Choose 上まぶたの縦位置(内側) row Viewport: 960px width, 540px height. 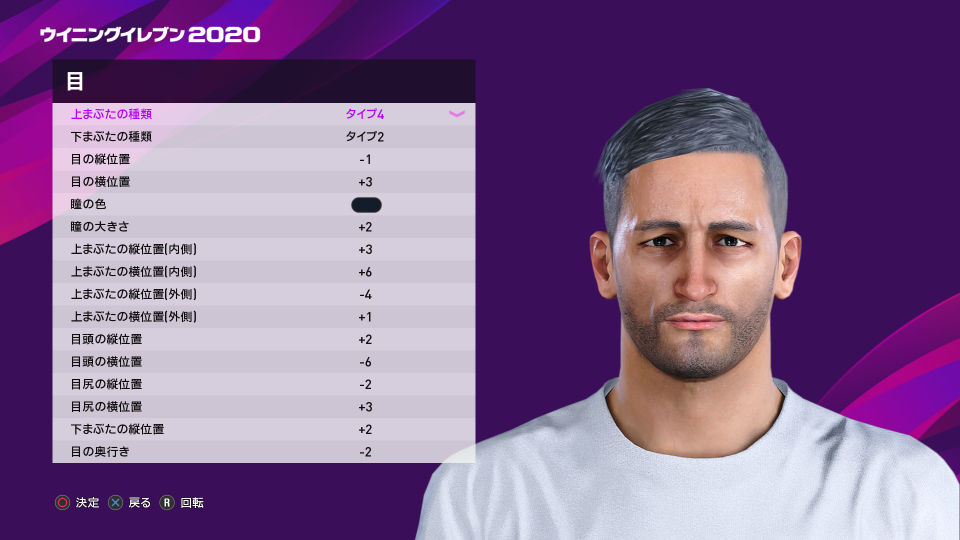point(263,249)
